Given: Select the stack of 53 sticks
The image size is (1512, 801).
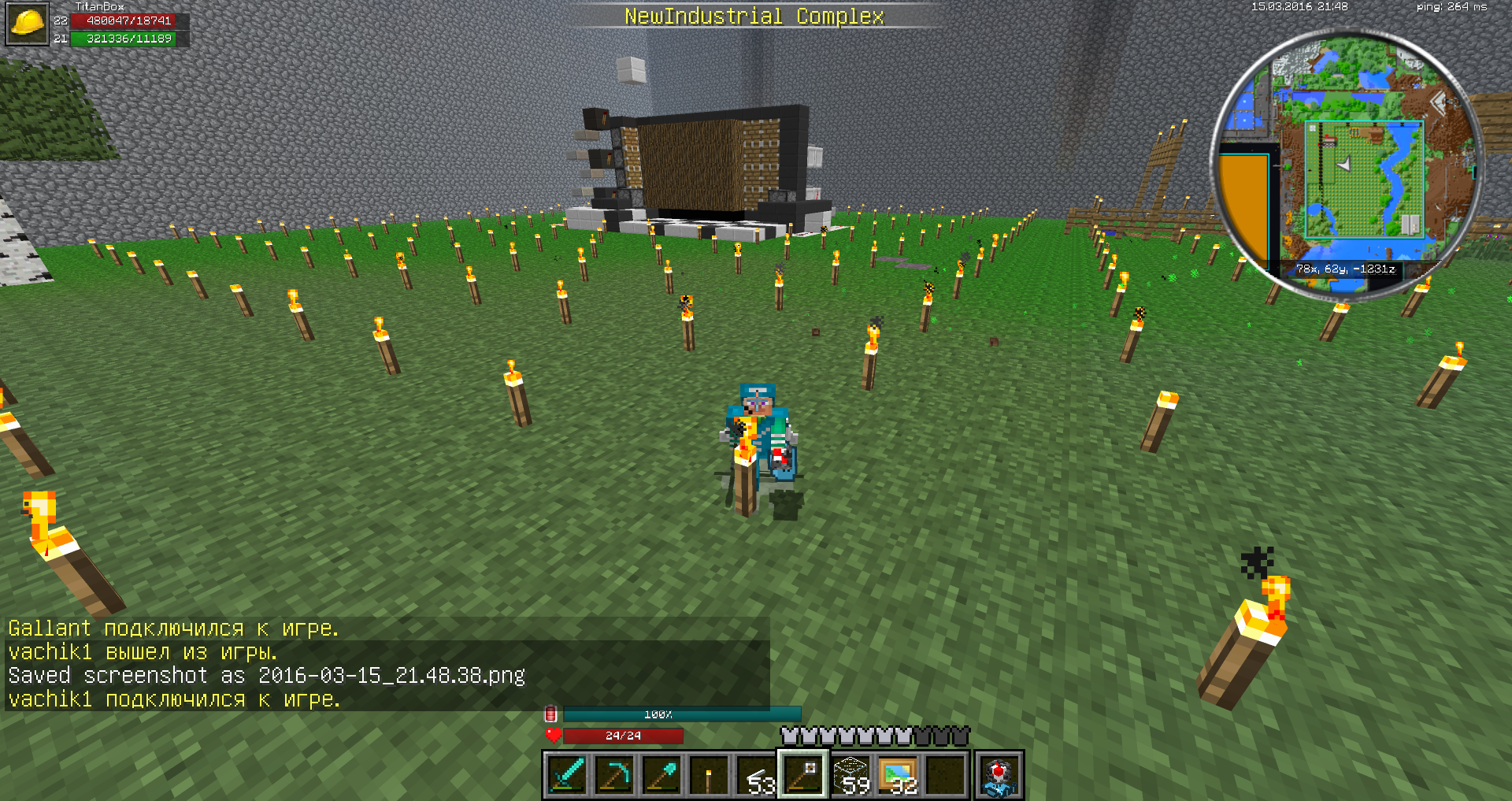Looking at the screenshot, I should pyautogui.click(x=755, y=775).
